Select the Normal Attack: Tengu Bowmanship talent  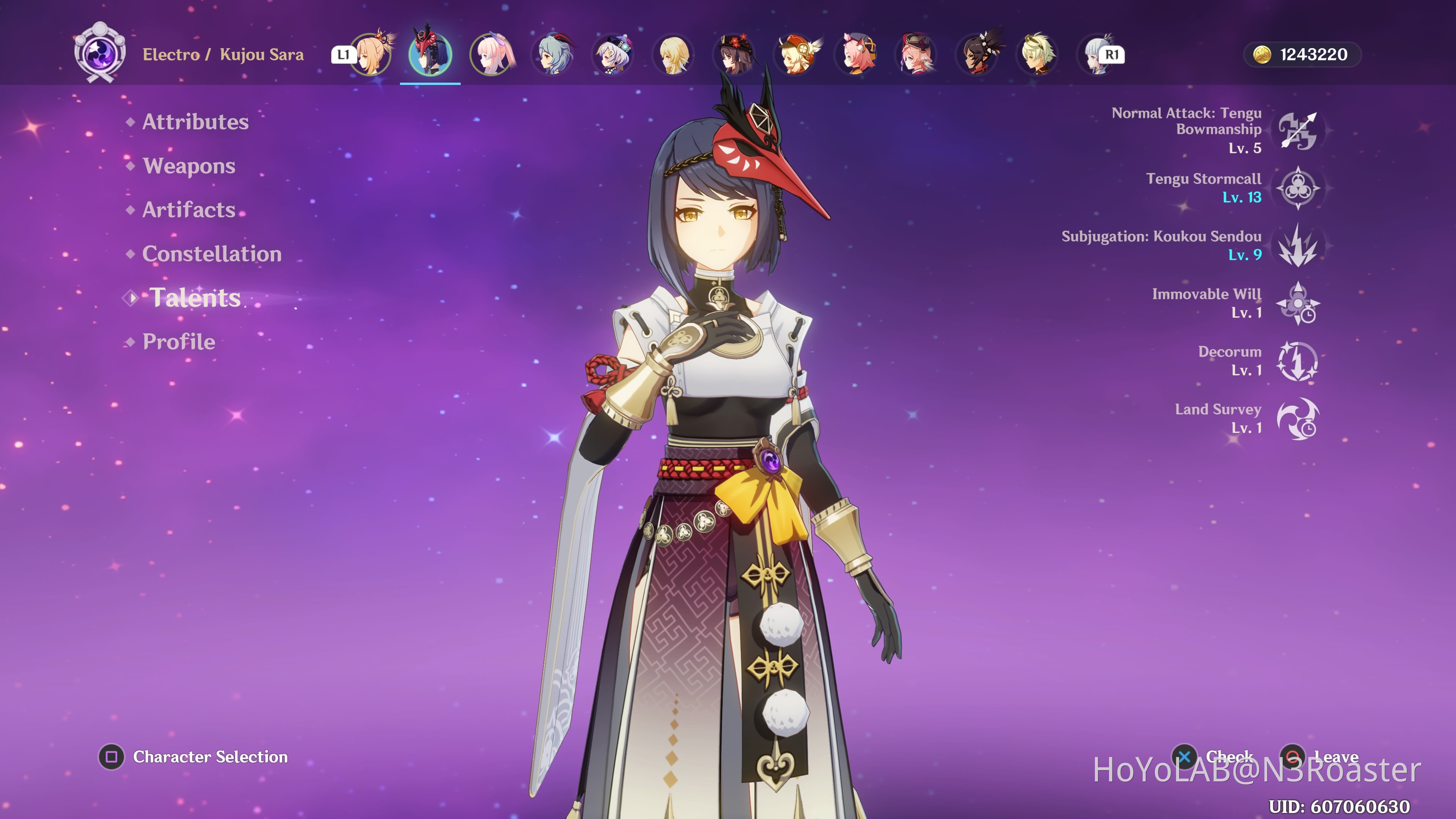(x=1297, y=130)
